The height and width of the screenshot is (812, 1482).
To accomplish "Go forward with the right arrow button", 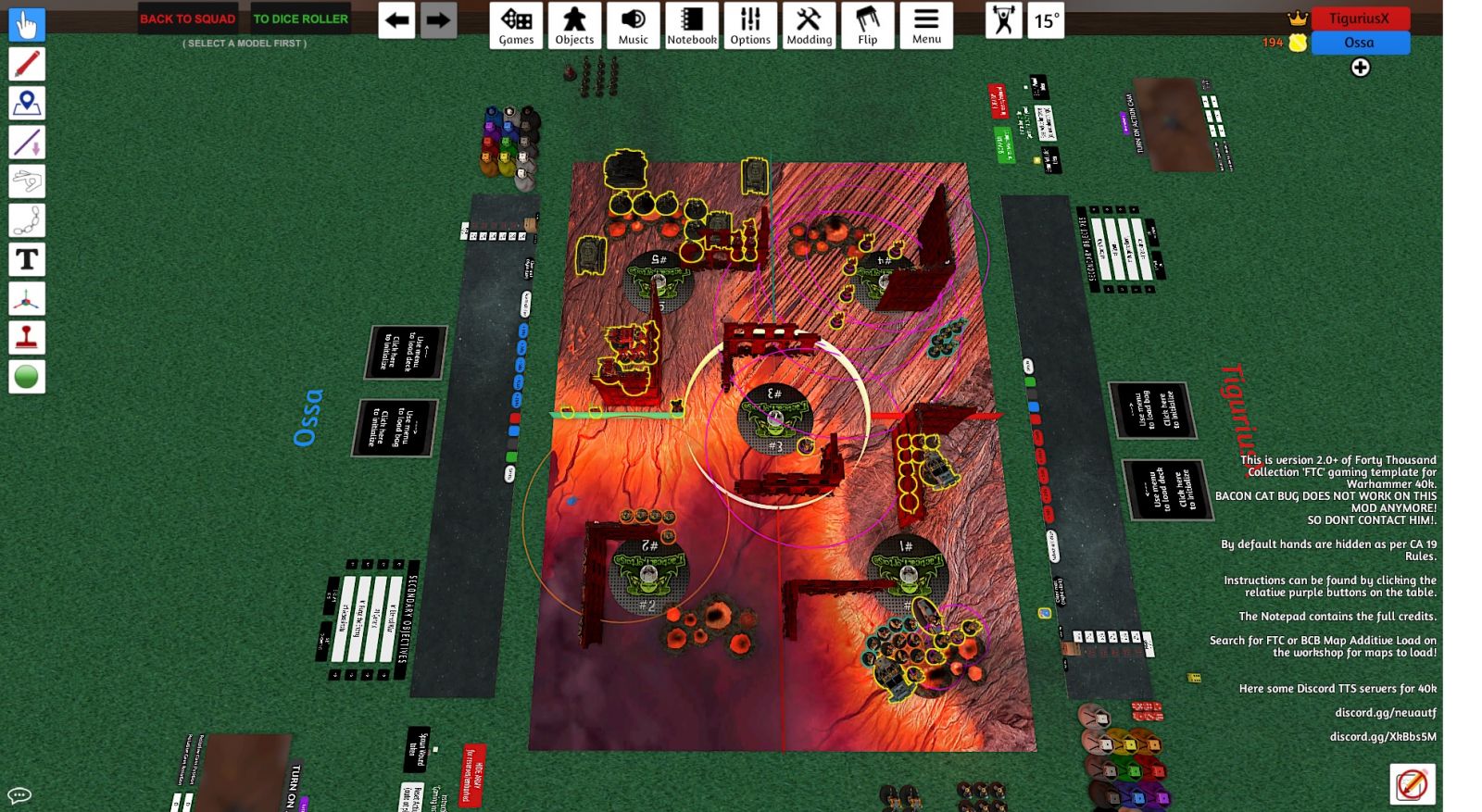I will (x=438, y=20).
